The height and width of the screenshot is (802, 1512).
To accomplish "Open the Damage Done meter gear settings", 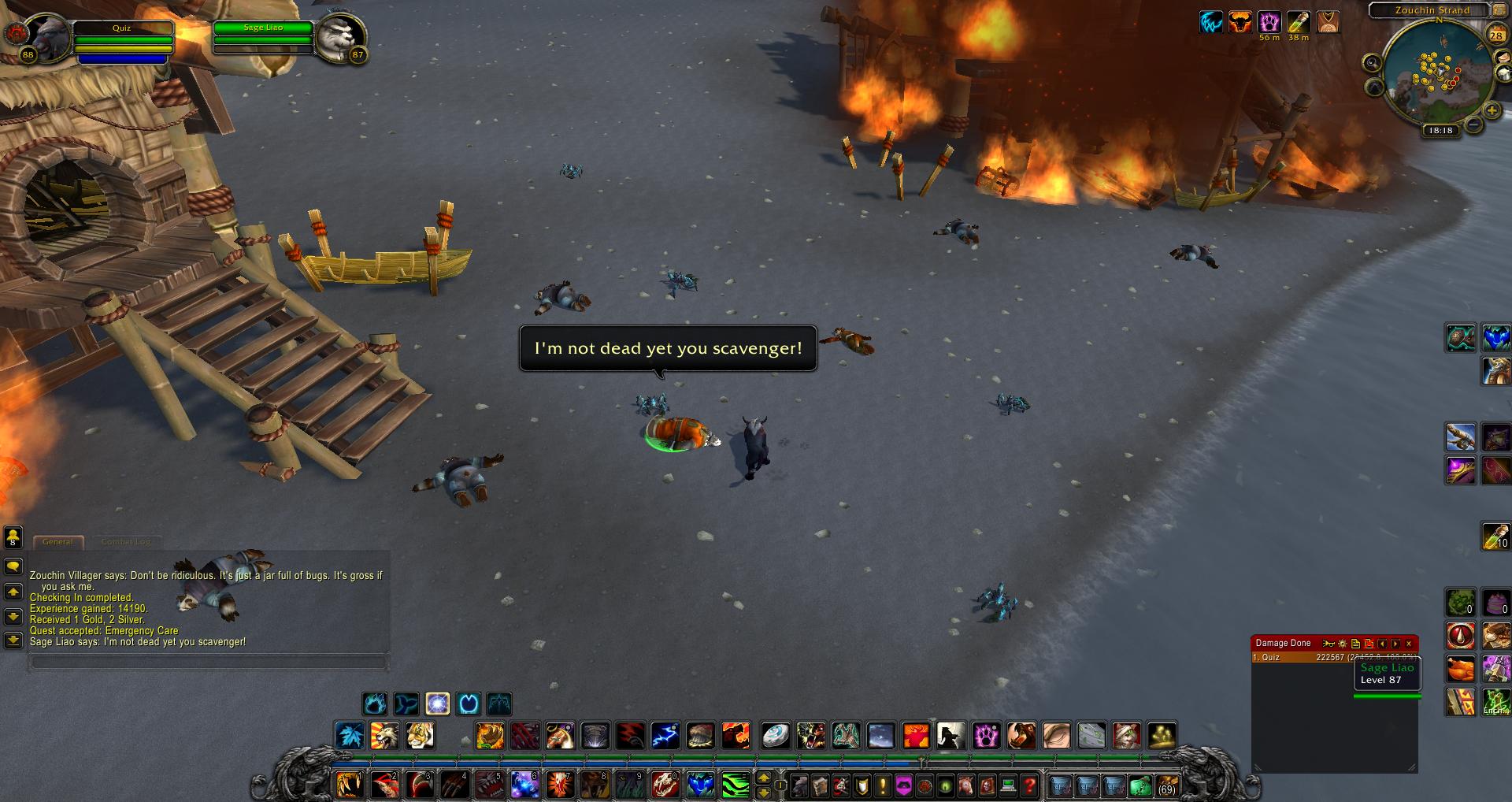I will [1343, 644].
